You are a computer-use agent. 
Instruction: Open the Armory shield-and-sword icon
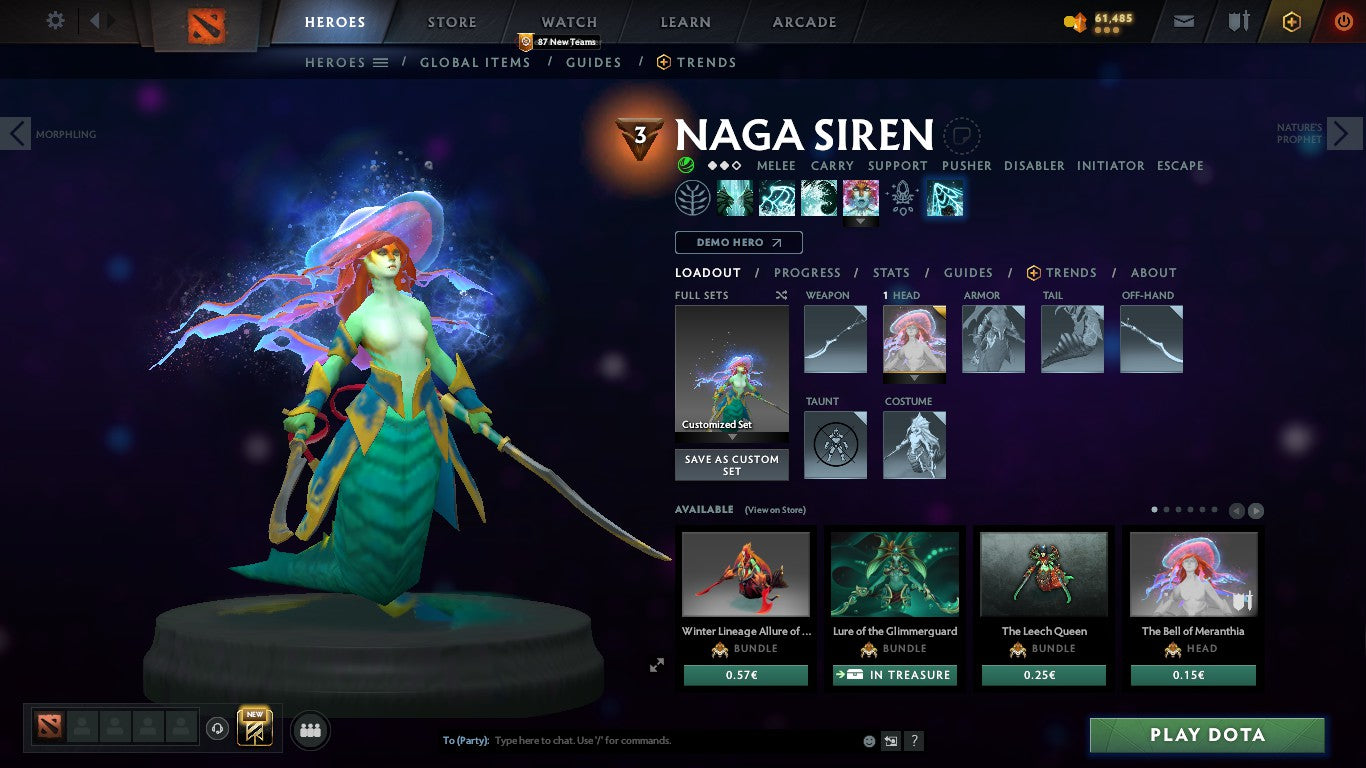click(x=1240, y=20)
